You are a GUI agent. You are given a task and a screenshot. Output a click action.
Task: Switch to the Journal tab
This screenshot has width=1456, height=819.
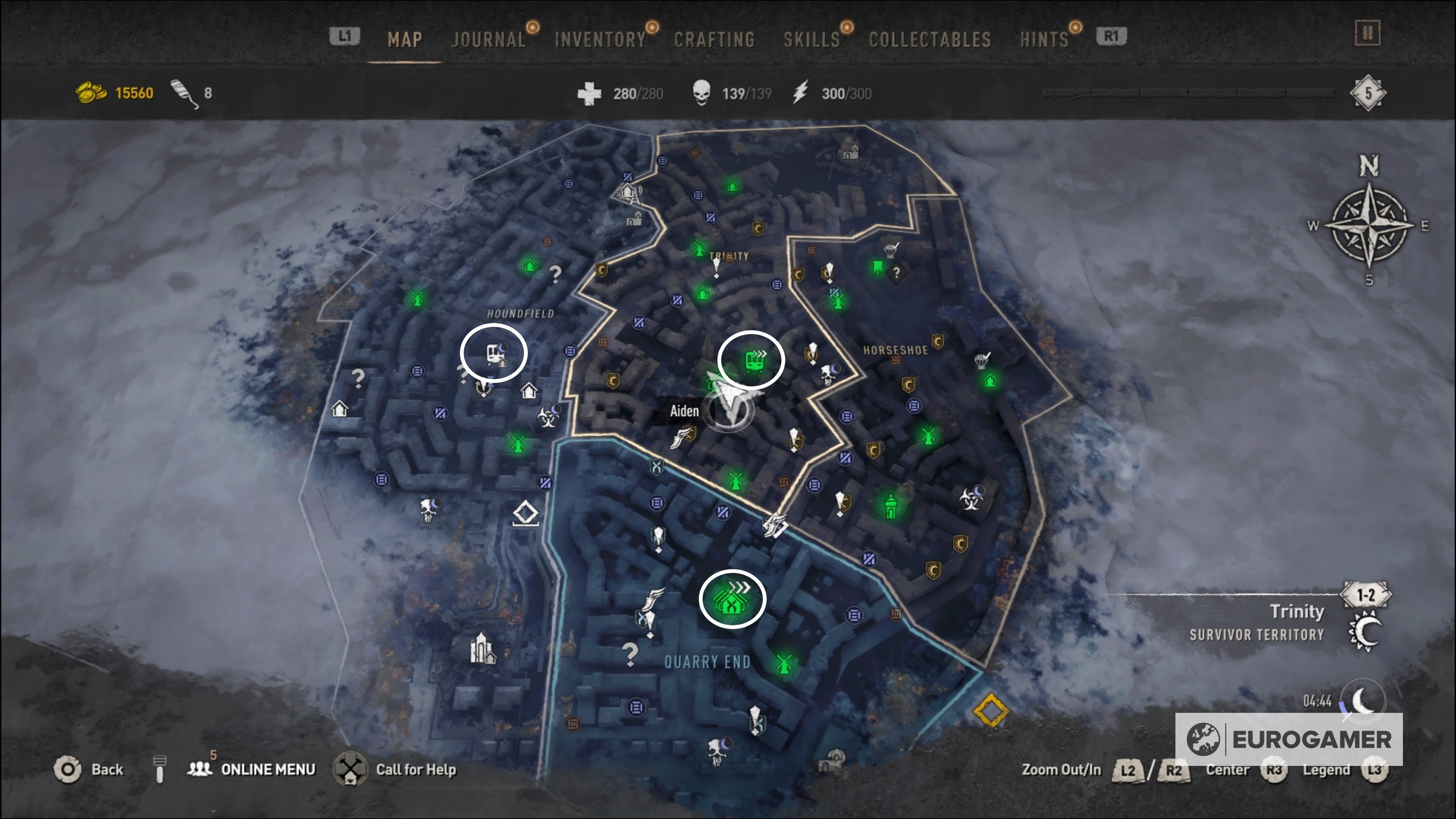488,39
